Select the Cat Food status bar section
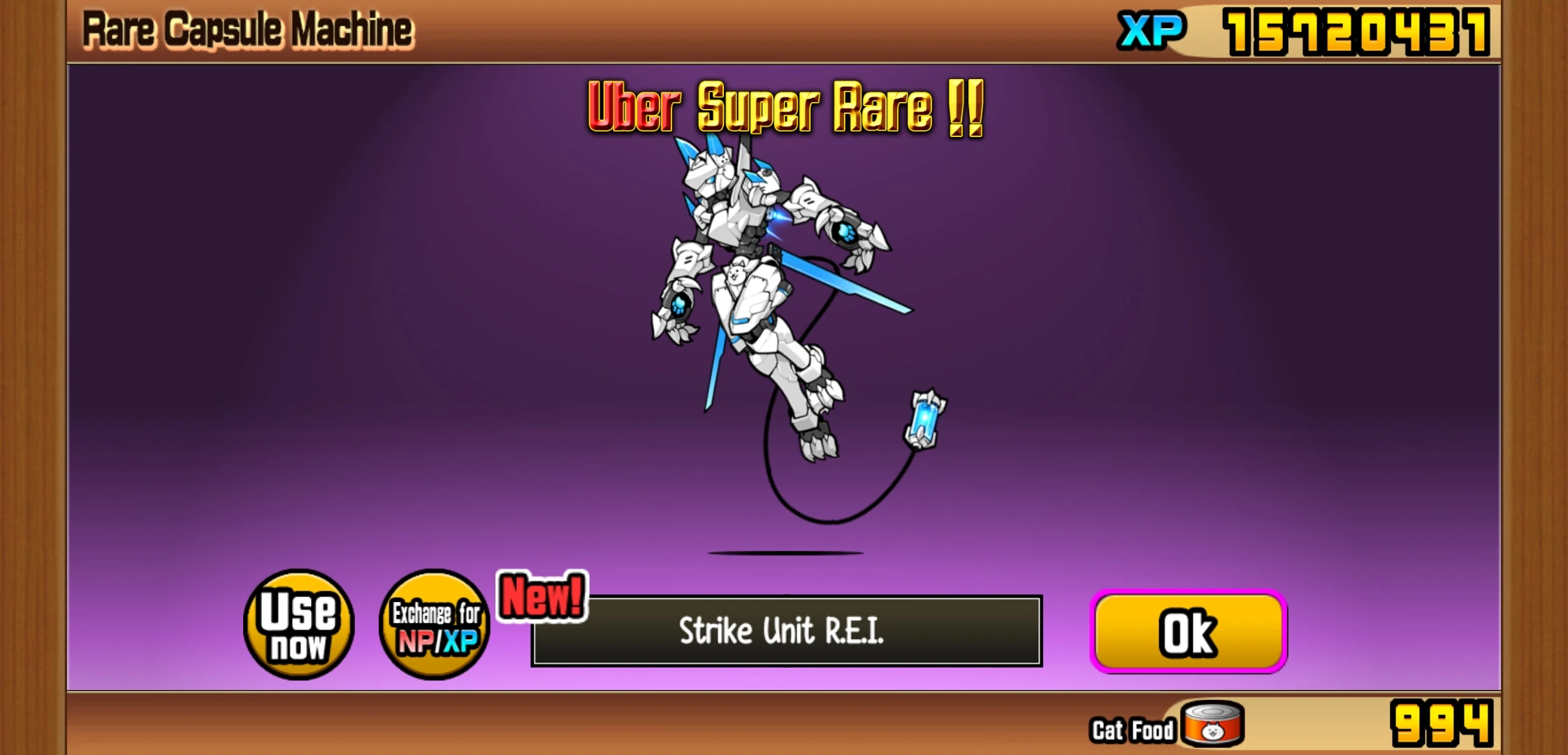1568x755 pixels. pyautogui.click(x=1132, y=727)
